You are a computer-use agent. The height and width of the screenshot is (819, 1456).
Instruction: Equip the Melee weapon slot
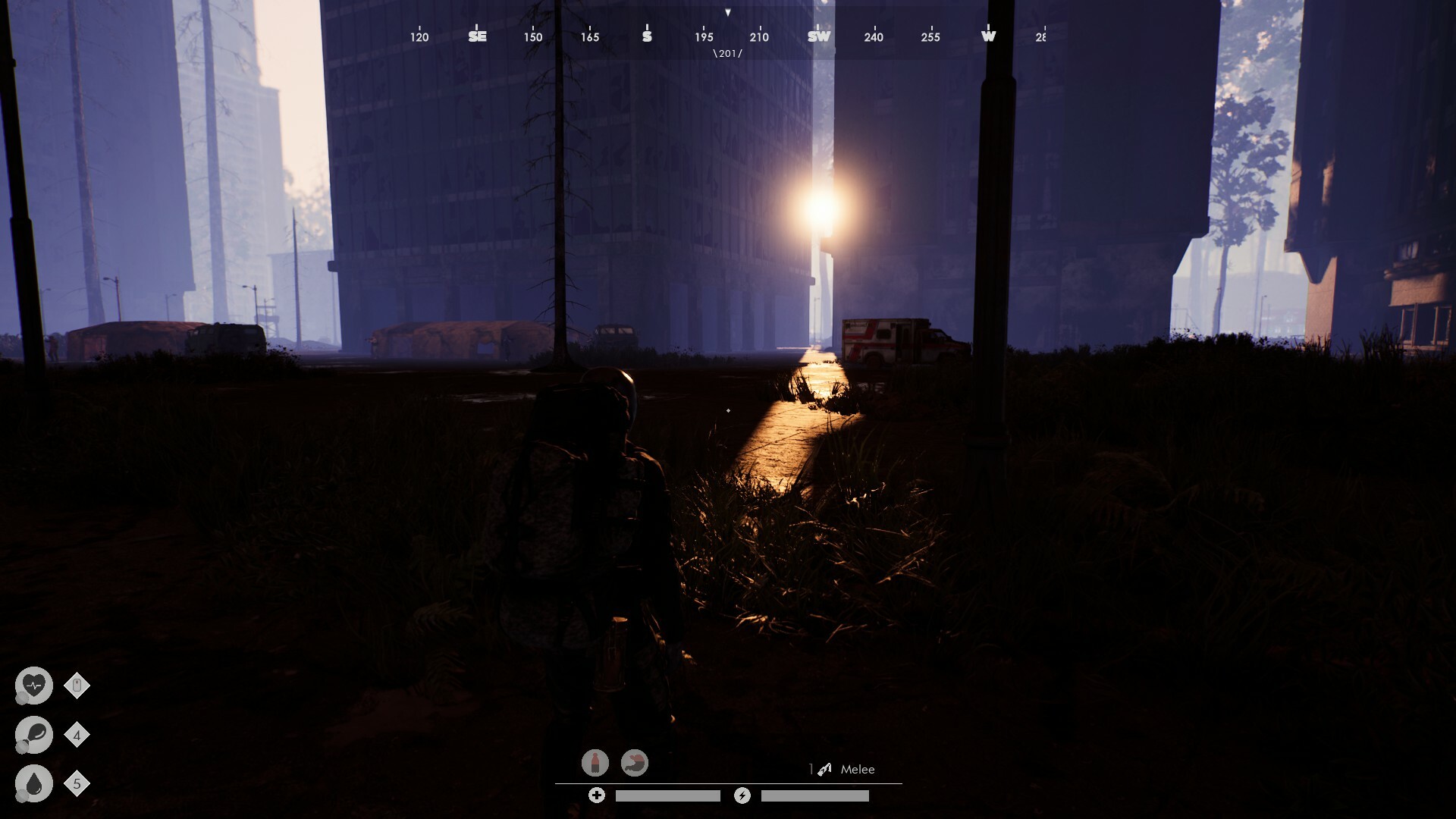(848, 769)
